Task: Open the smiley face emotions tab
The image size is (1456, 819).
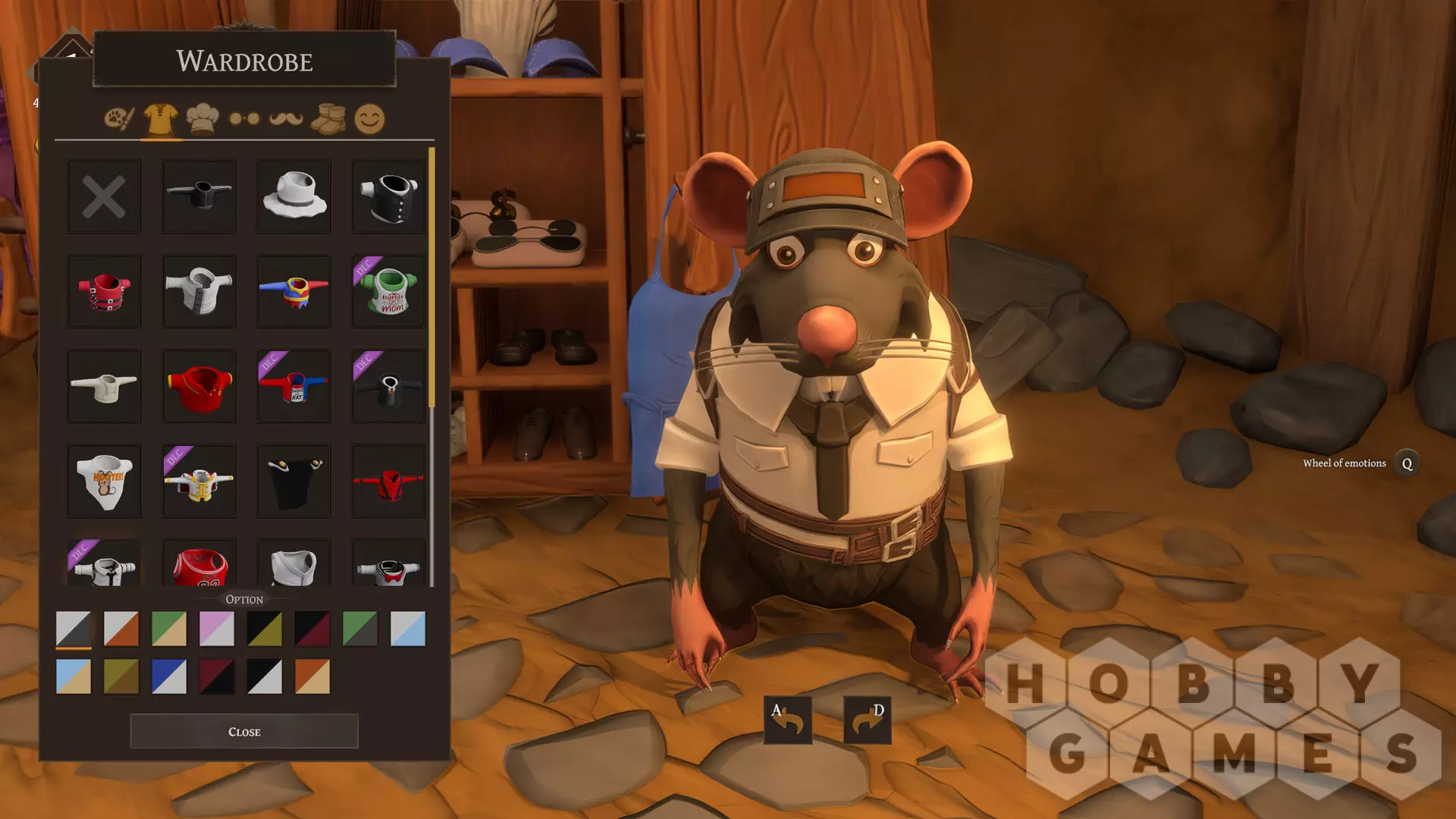Action: click(x=369, y=119)
